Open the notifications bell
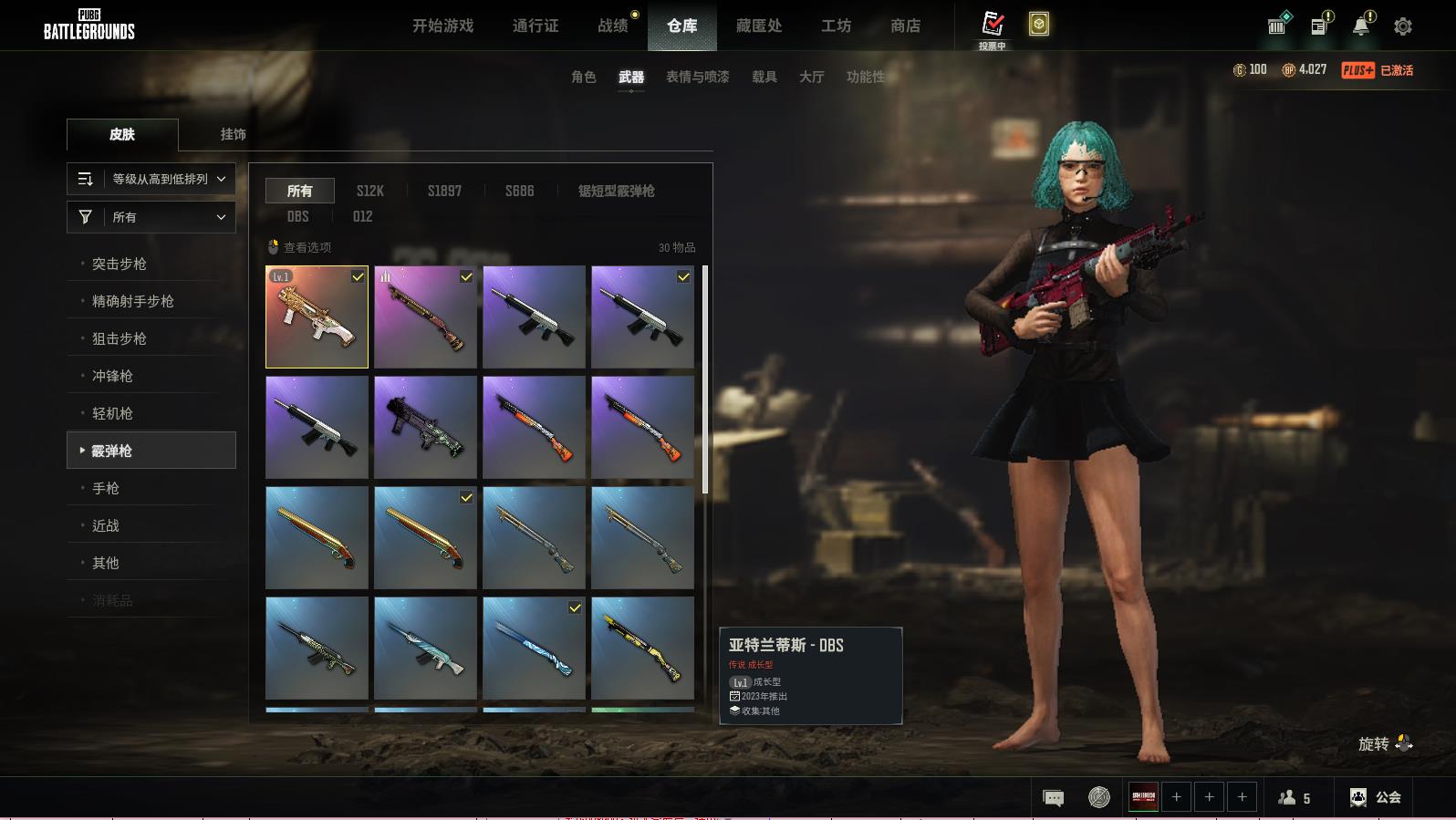The image size is (1456, 820). (x=1361, y=26)
